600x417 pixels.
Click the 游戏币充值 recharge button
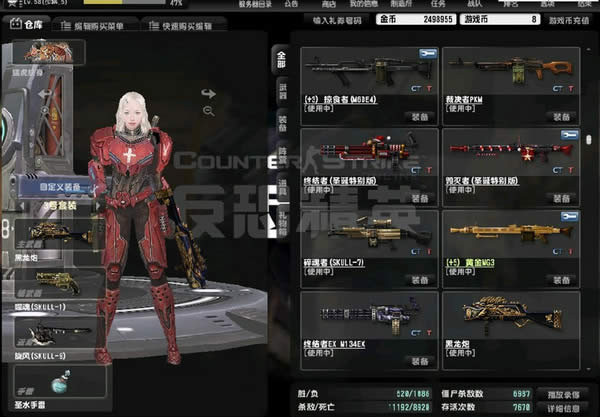[x=570, y=19]
